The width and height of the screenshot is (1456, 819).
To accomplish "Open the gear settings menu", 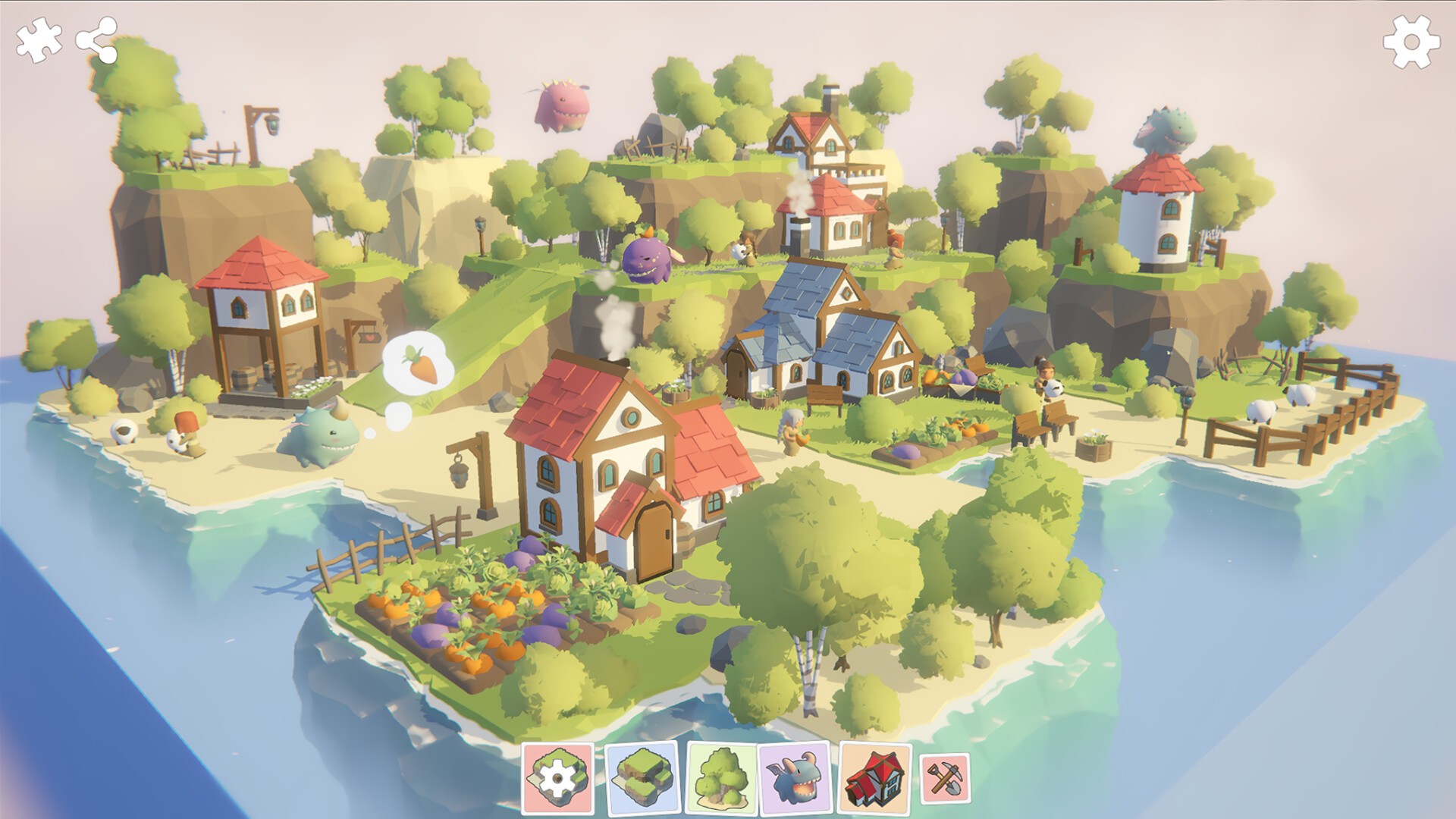I will tap(1410, 42).
